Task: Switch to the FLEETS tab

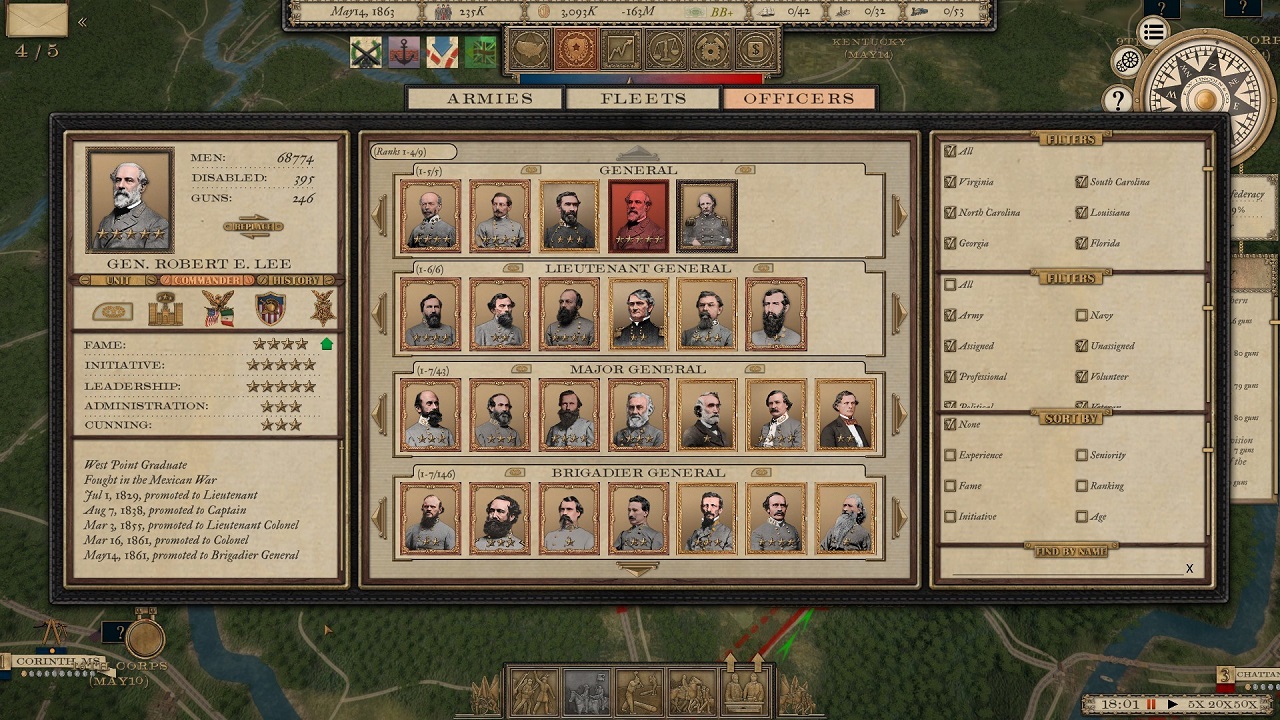Action: 643,98
